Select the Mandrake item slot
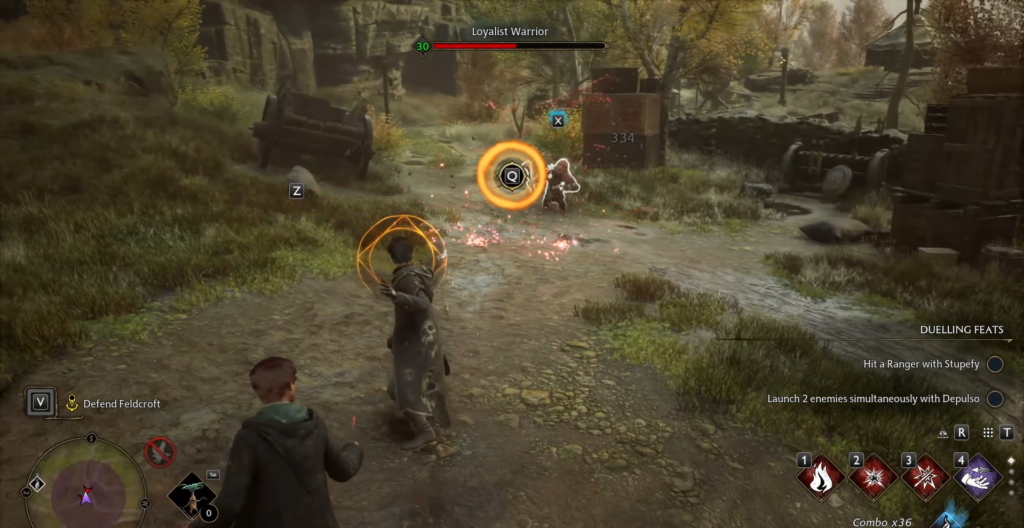1024x528 pixels. point(191,496)
